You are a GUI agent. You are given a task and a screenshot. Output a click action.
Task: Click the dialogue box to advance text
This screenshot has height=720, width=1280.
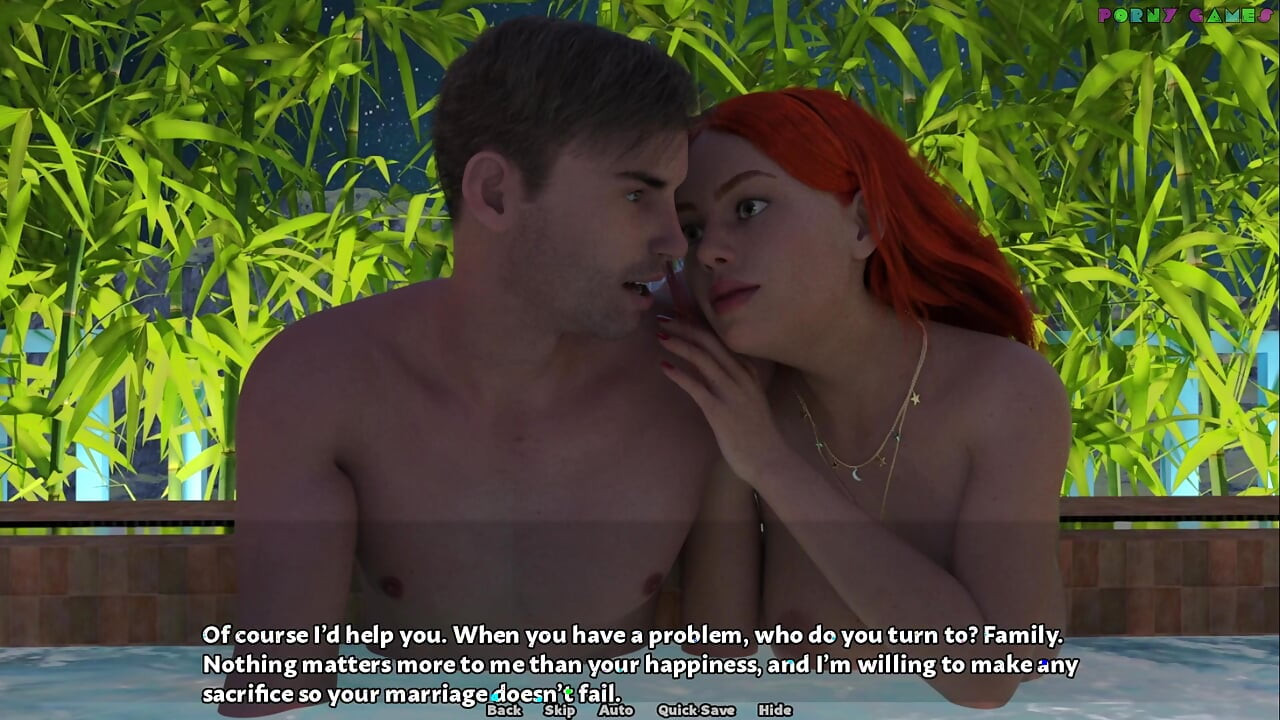click(640, 660)
